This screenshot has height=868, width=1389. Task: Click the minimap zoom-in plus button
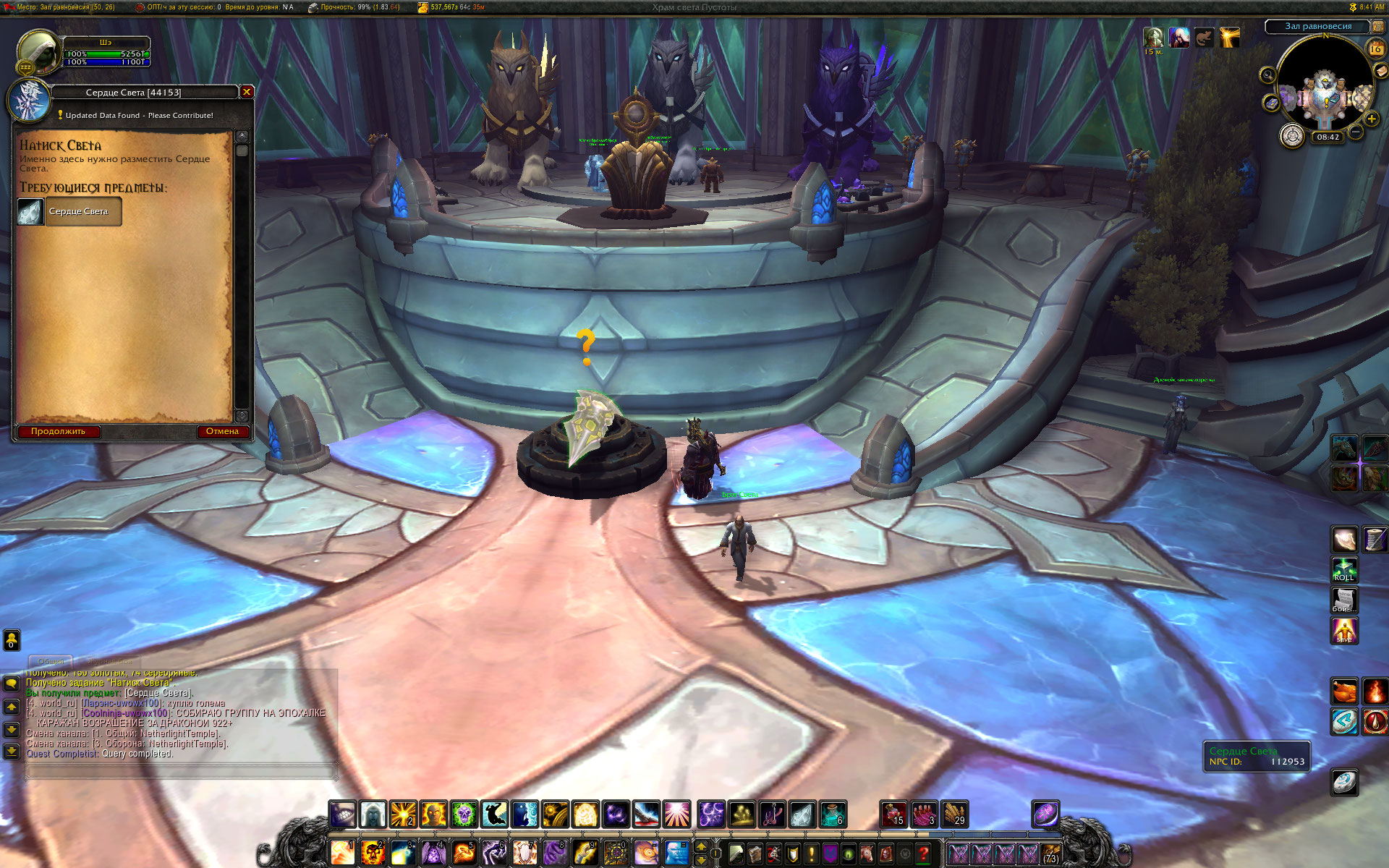pos(1371,119)
